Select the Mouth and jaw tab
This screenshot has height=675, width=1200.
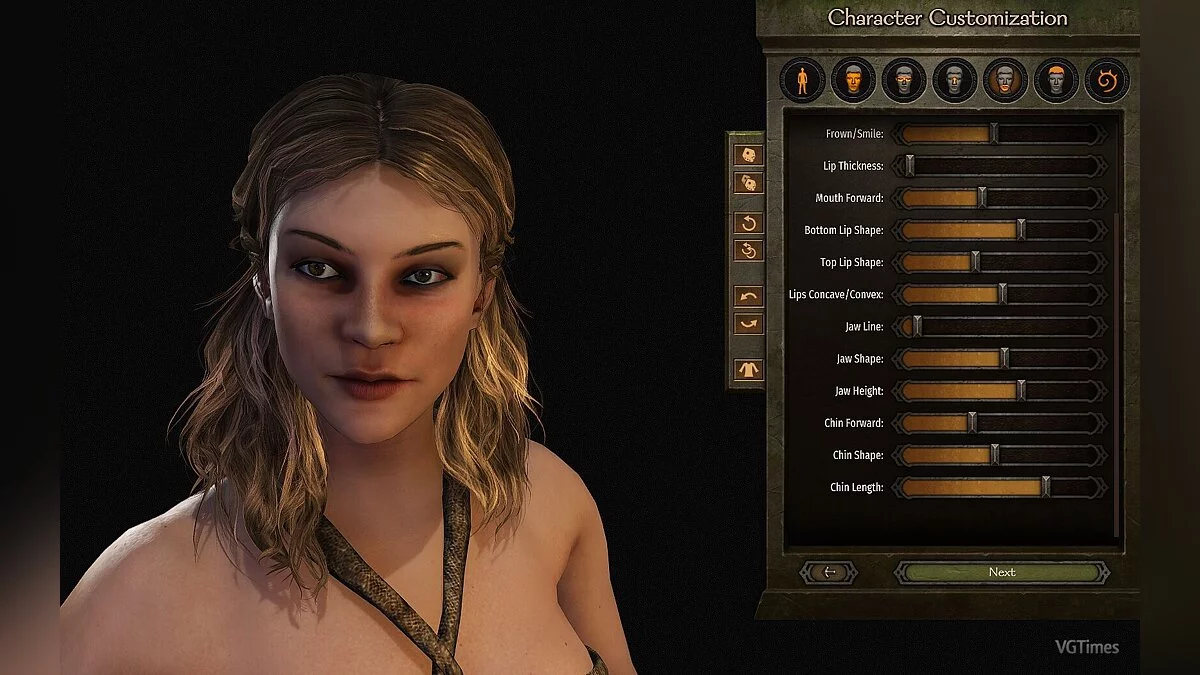click(x=1005, y=80)
